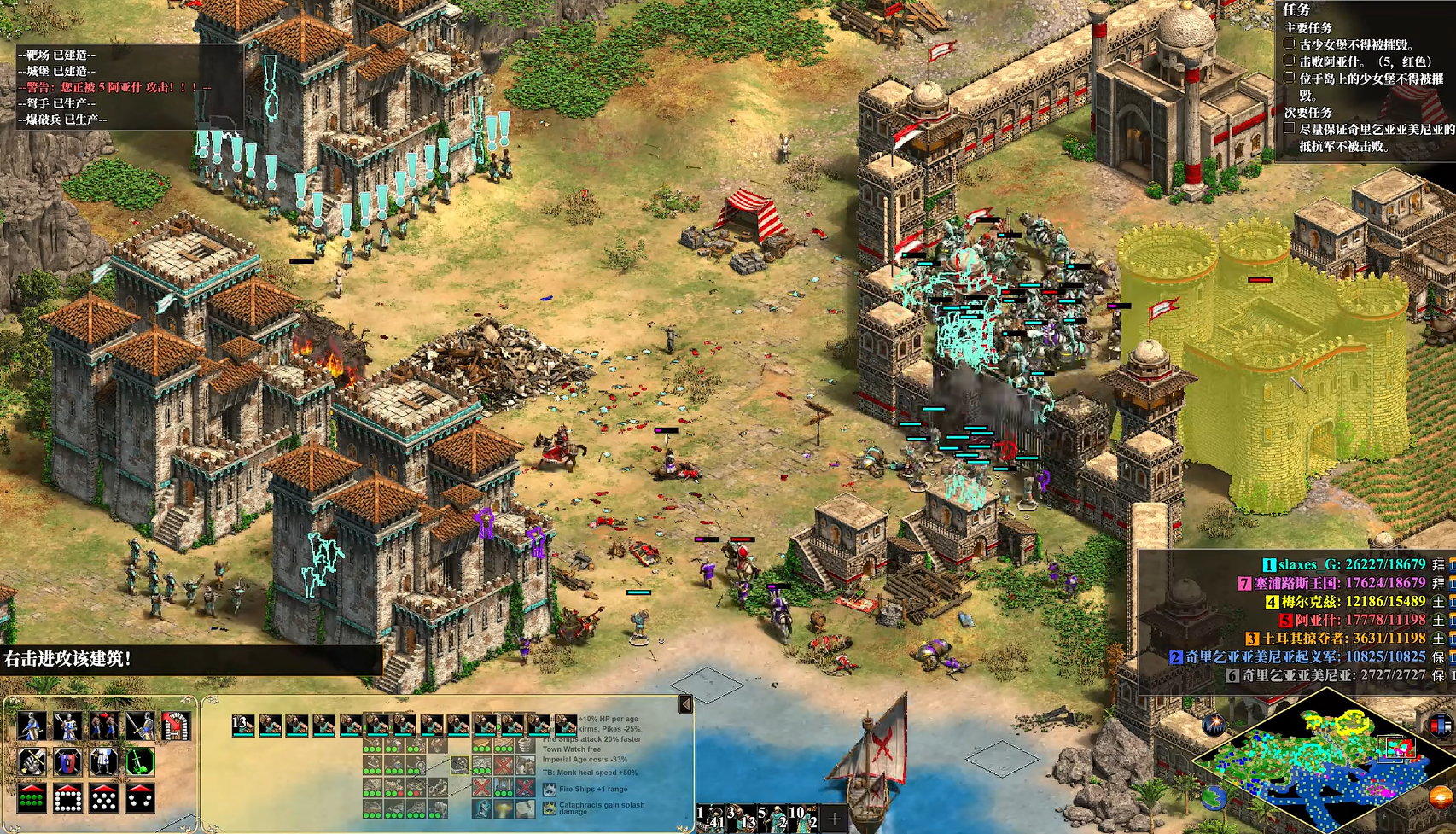Toggle the minimap signal flare button

(1213, 726)
